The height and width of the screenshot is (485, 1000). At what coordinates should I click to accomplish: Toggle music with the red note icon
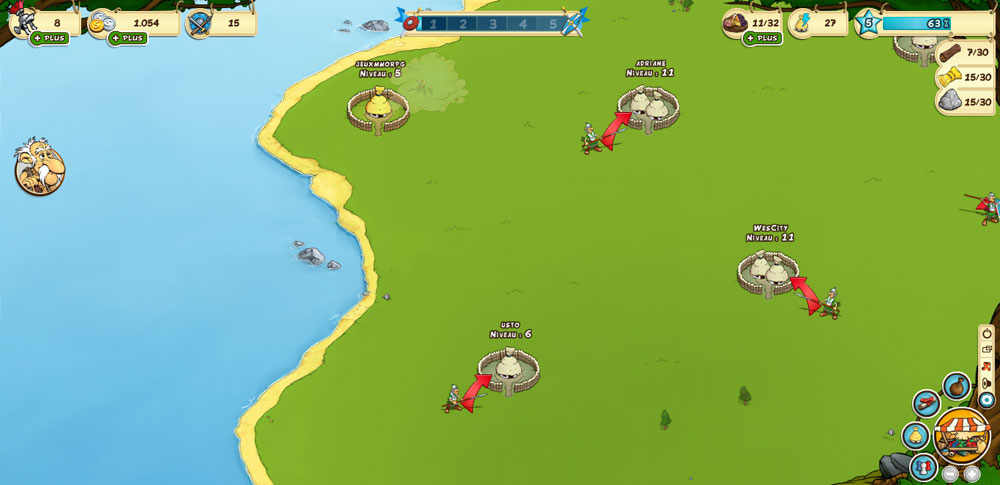pyautogui.click(x=987, y=366)
